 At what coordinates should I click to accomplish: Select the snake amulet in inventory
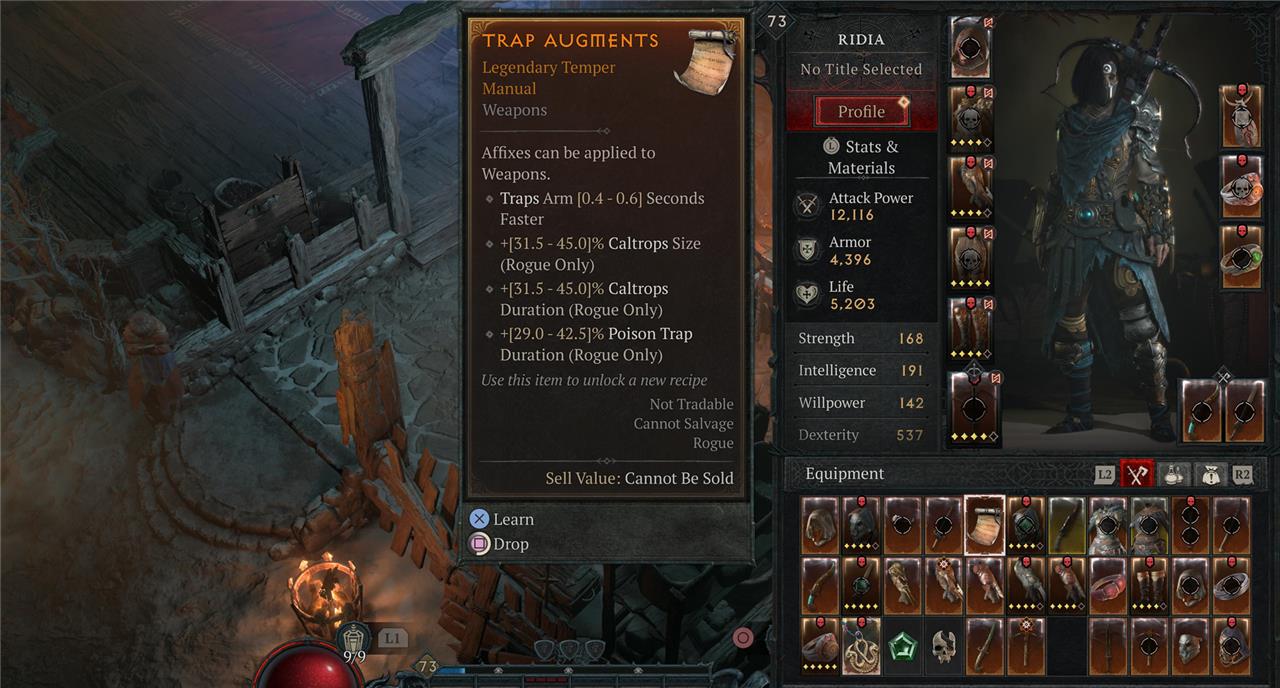coord(861,646)
